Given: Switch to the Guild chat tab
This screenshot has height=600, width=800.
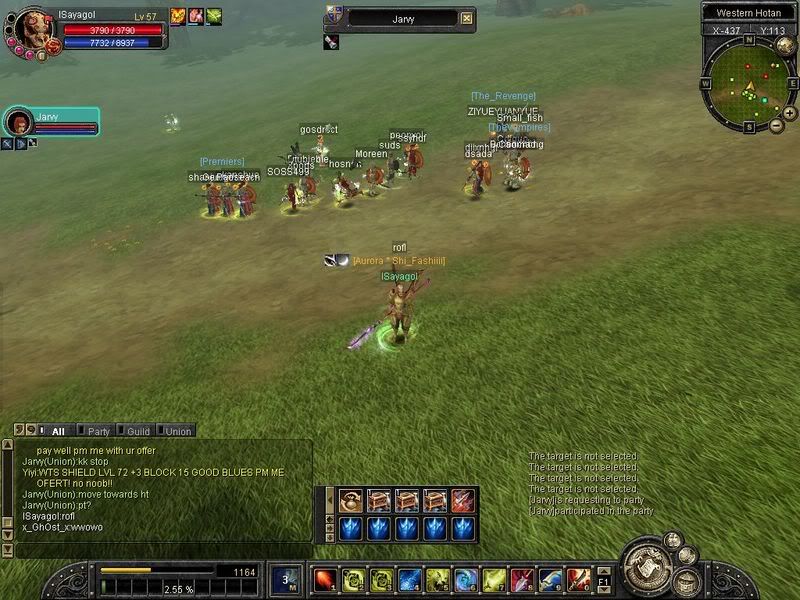Looking at the screenshot, I should coord(138,431).
